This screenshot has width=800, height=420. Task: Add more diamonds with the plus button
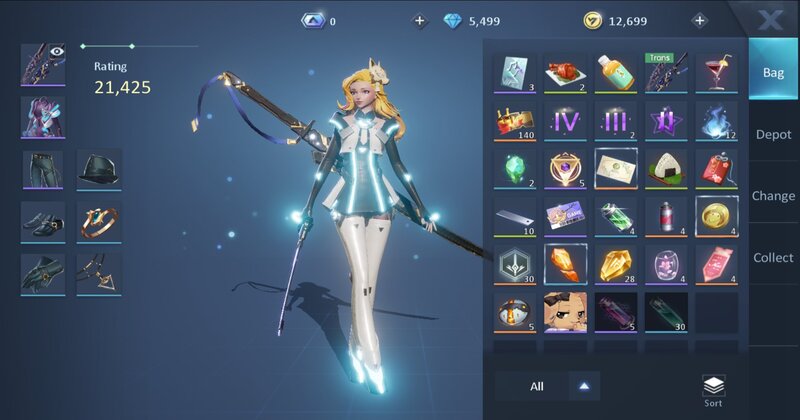(x=419, y=20)
